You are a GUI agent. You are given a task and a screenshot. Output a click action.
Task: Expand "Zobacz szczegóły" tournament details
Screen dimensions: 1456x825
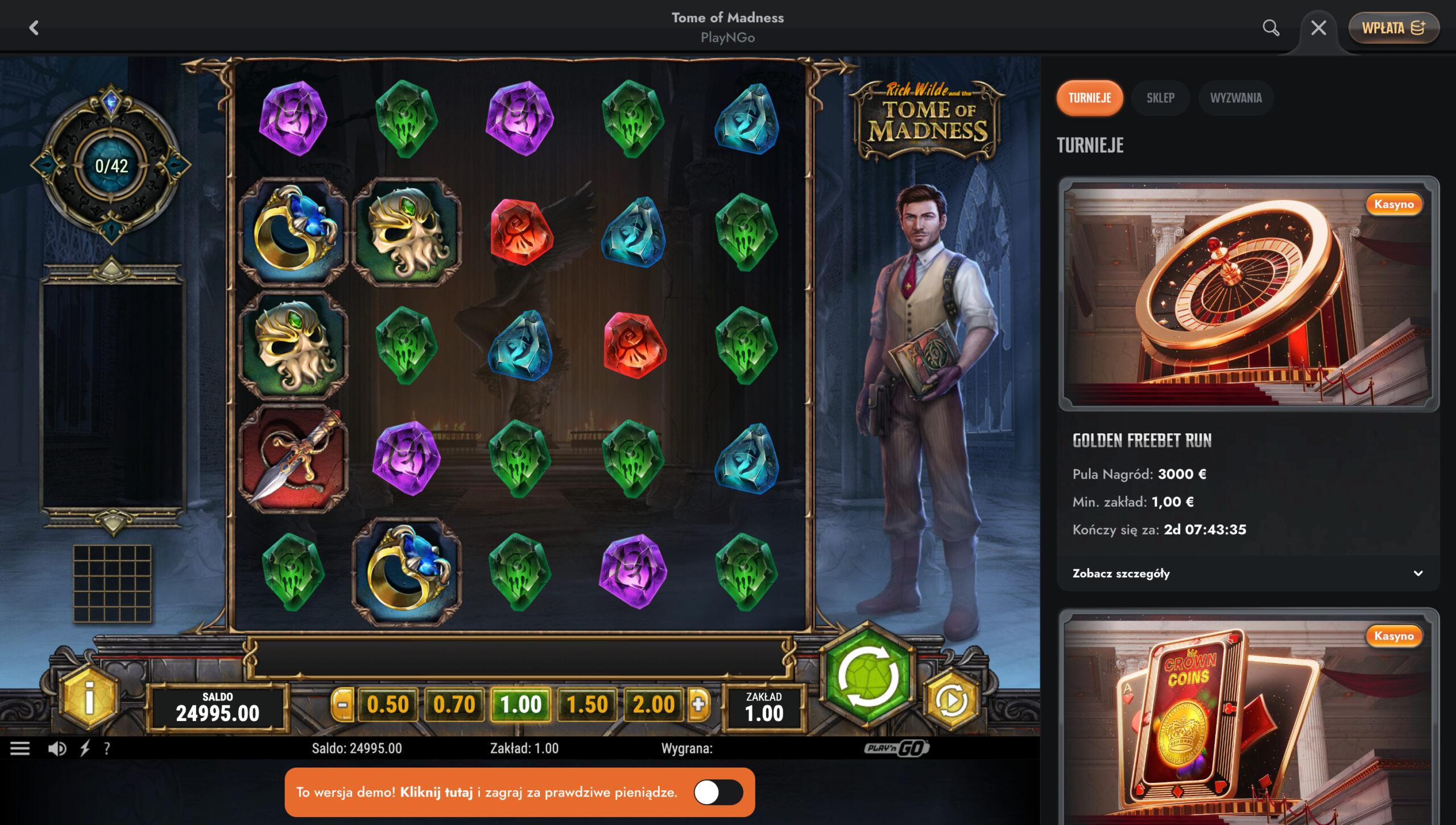coord(1120,574)
